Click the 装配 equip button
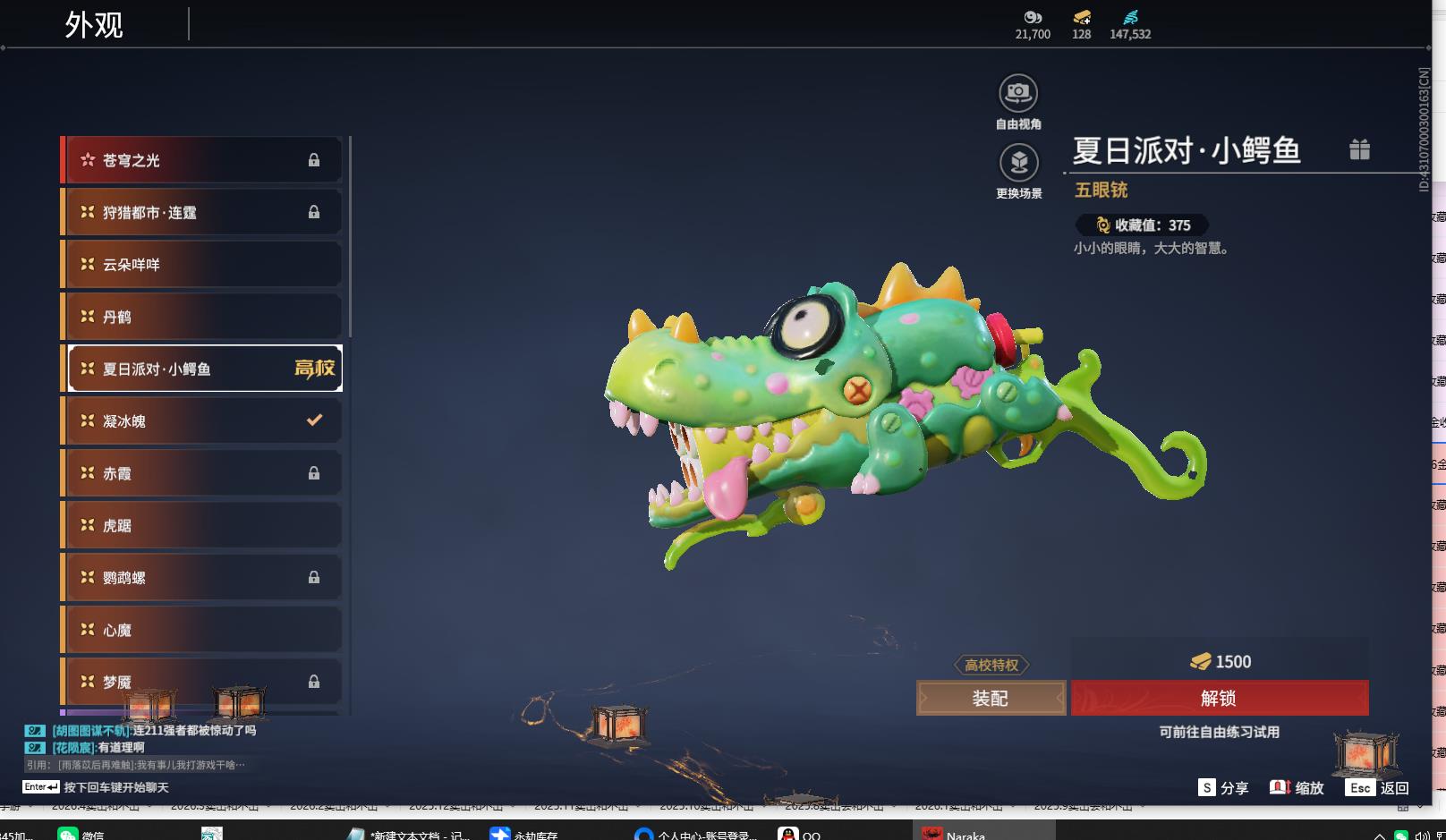Image resolution: width=1446 pixels, height=840 pixels. [991, 699]
